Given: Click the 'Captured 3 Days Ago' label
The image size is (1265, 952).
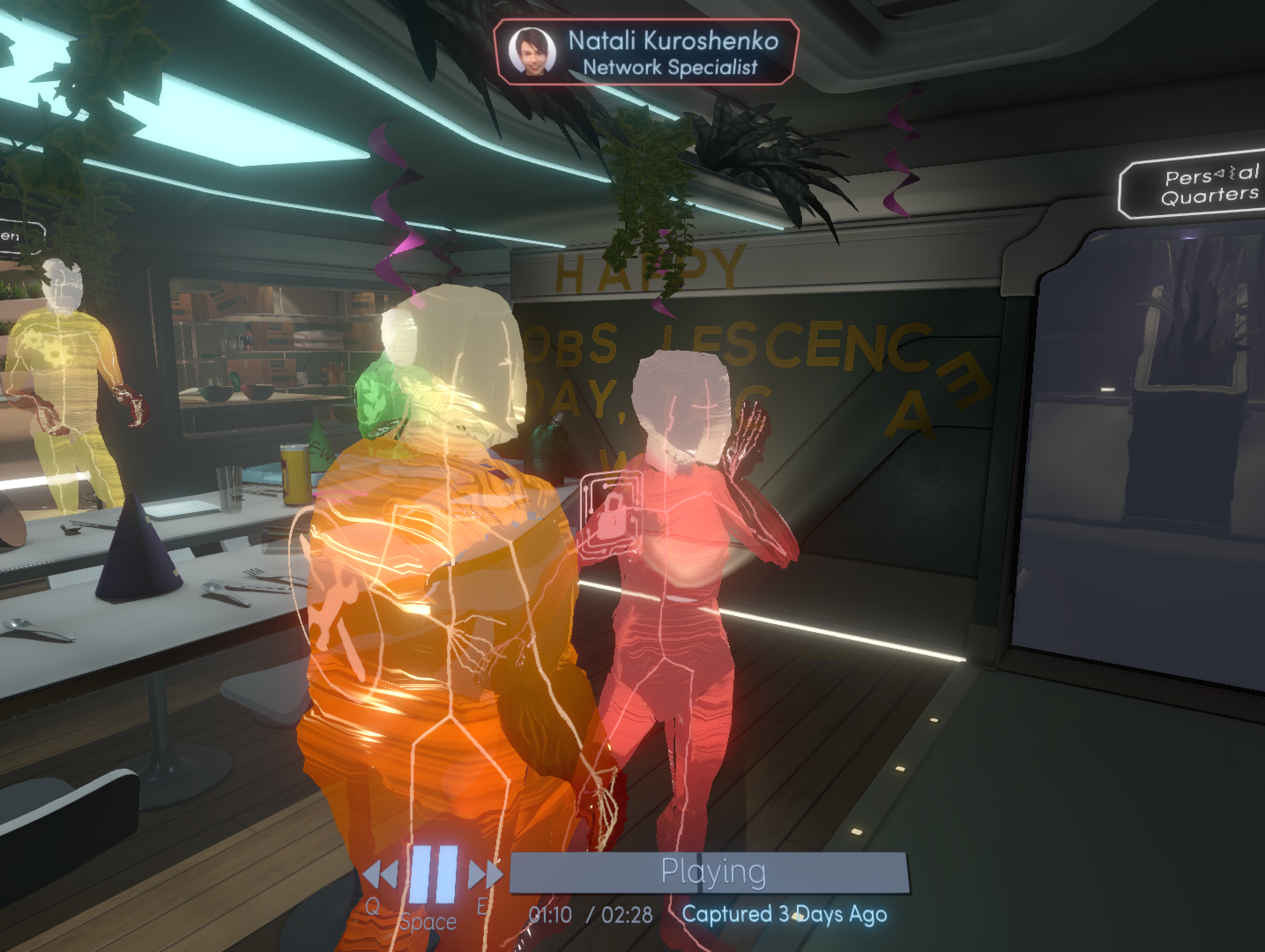Looking at the screenshot, I should pyautogui.click(x=783, y=915).
